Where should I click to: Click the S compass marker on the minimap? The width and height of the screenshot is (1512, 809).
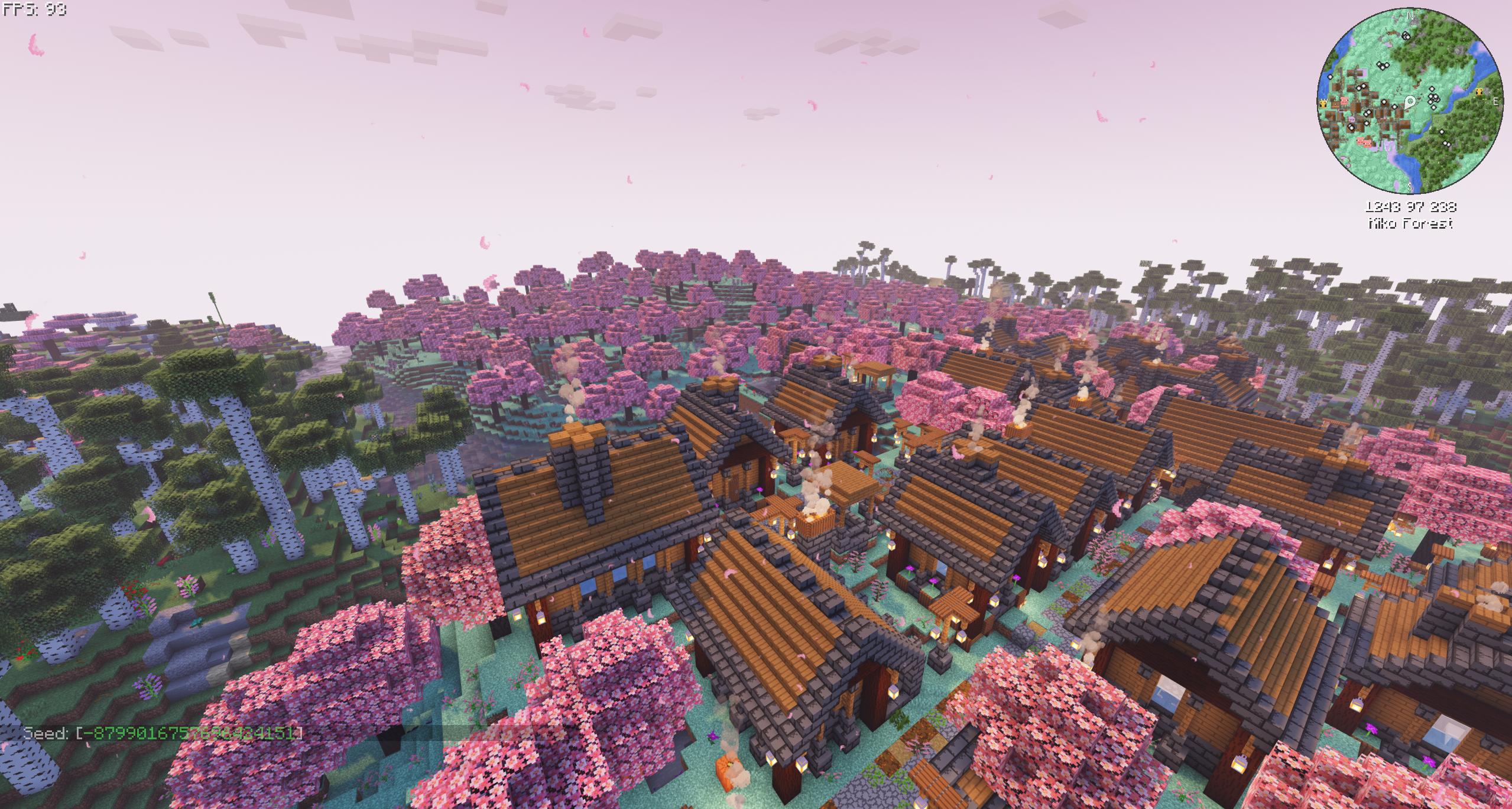tap(1410, 185)
